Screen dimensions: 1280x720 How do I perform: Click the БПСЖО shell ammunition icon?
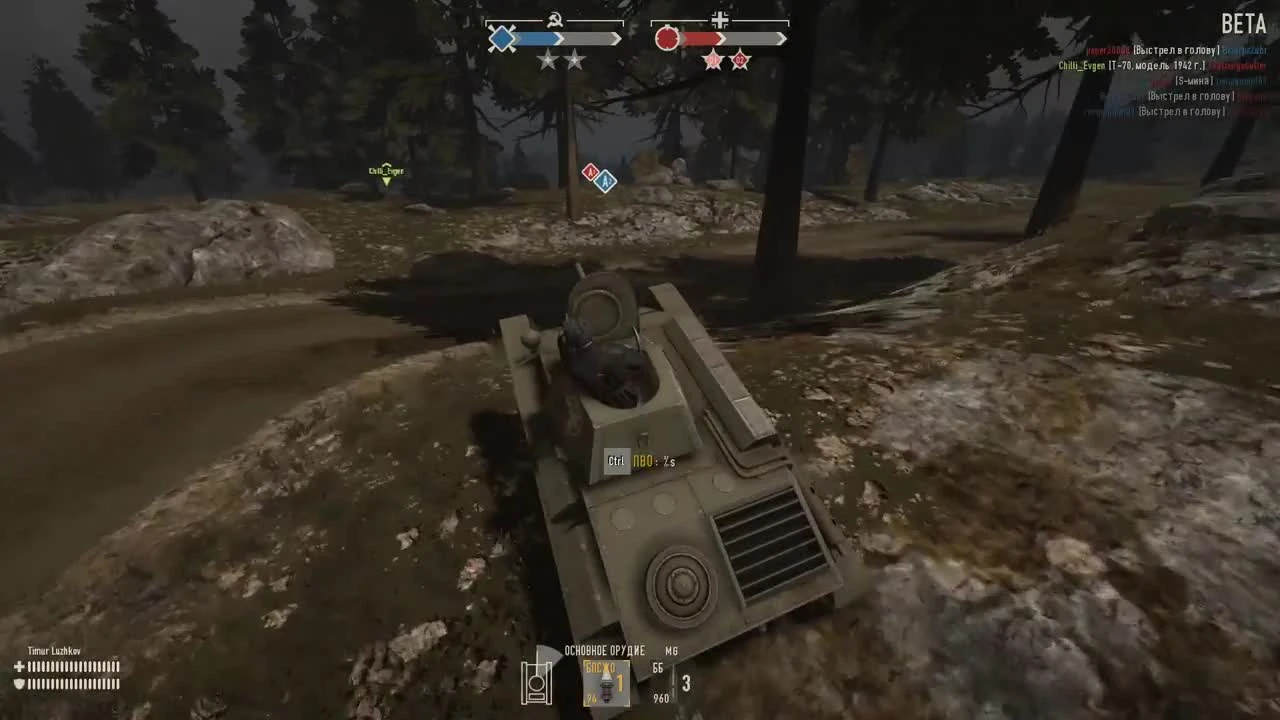click(x=607, y=682)
